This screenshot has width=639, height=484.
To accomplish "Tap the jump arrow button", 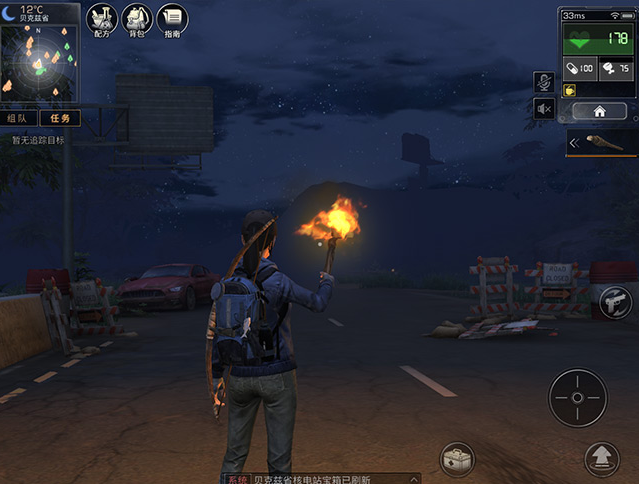I will (x=603, y=458).
